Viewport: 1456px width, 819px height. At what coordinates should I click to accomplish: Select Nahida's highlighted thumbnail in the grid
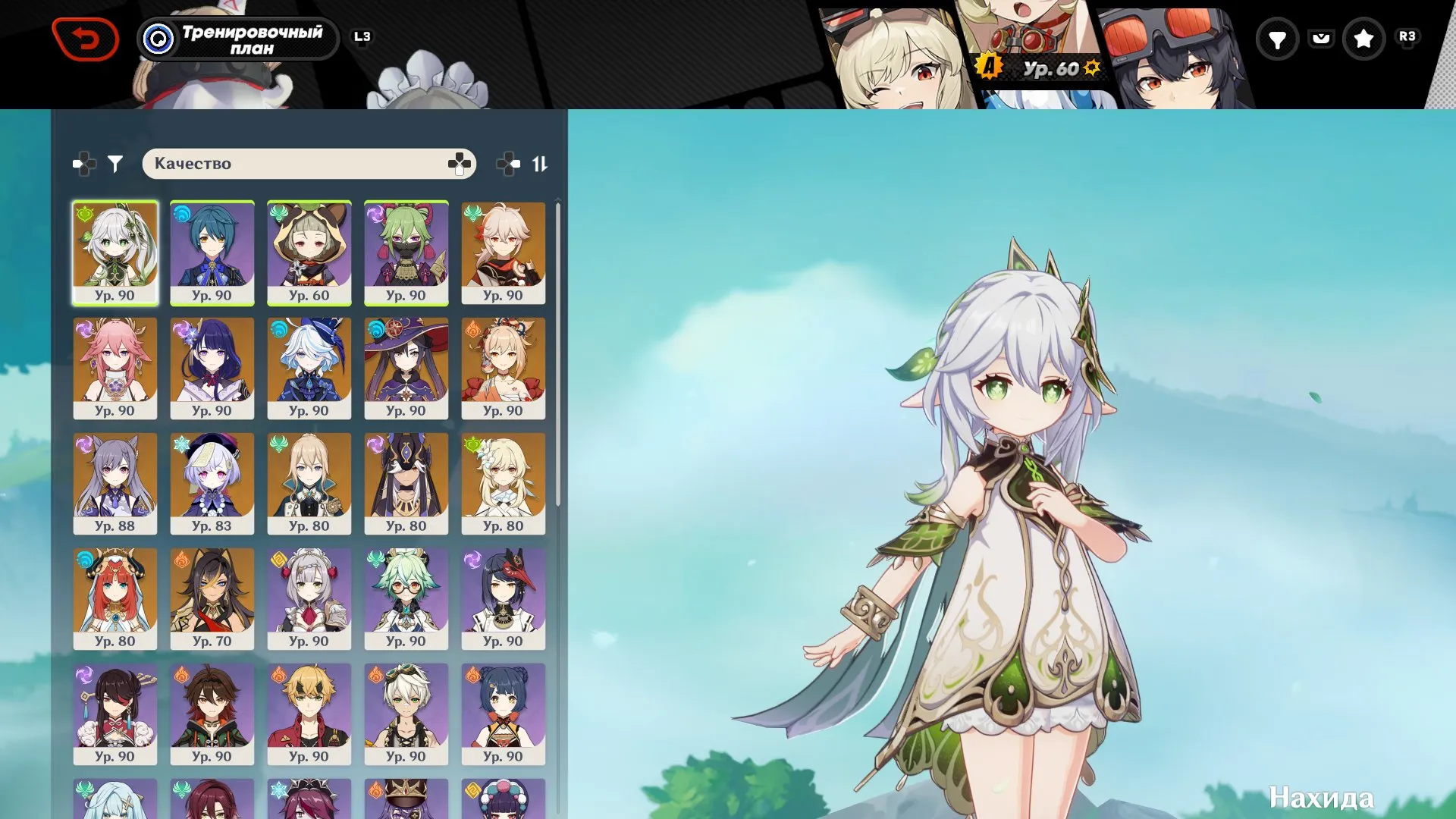click(115, 253)
